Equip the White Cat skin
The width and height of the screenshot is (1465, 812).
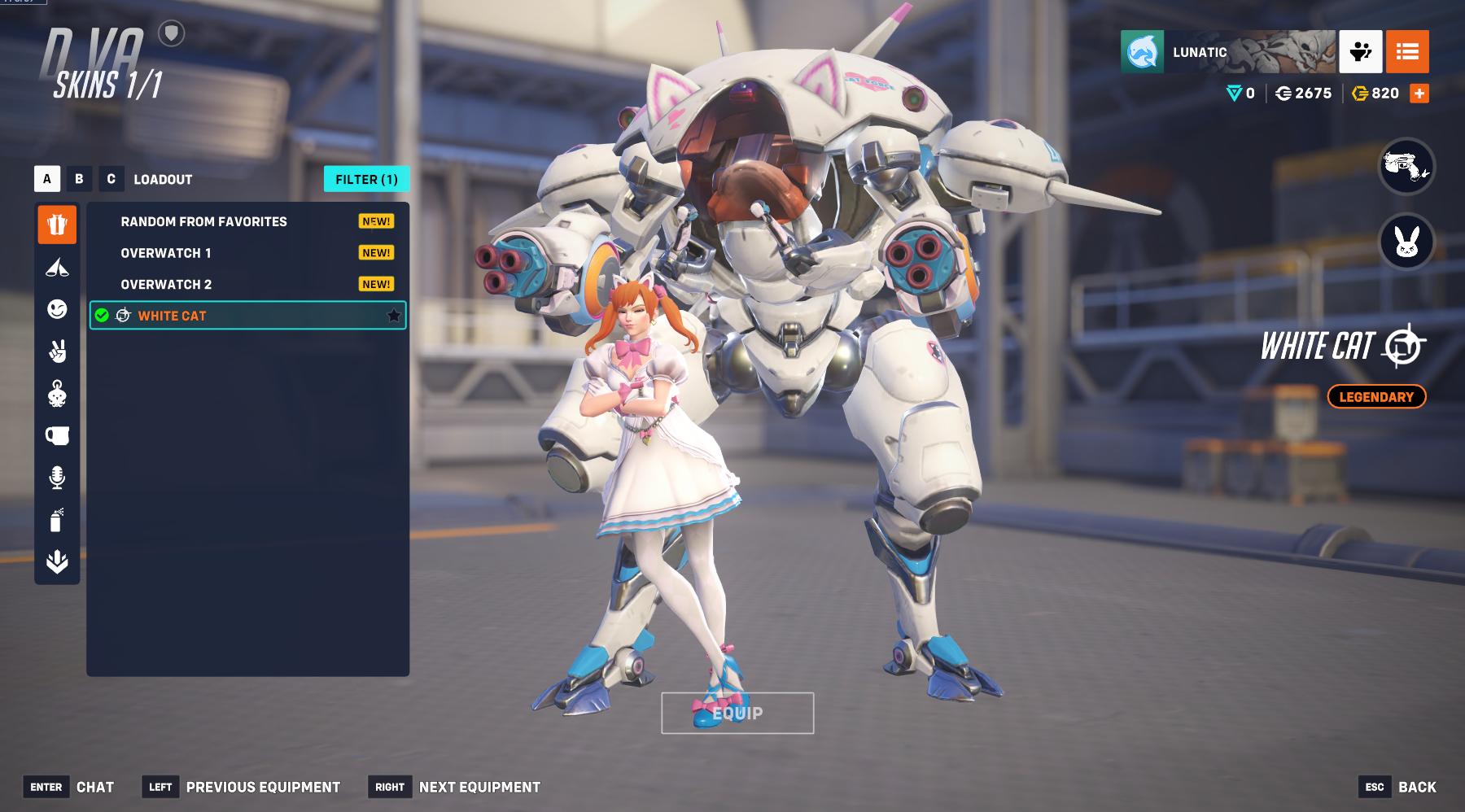[737, 713]
